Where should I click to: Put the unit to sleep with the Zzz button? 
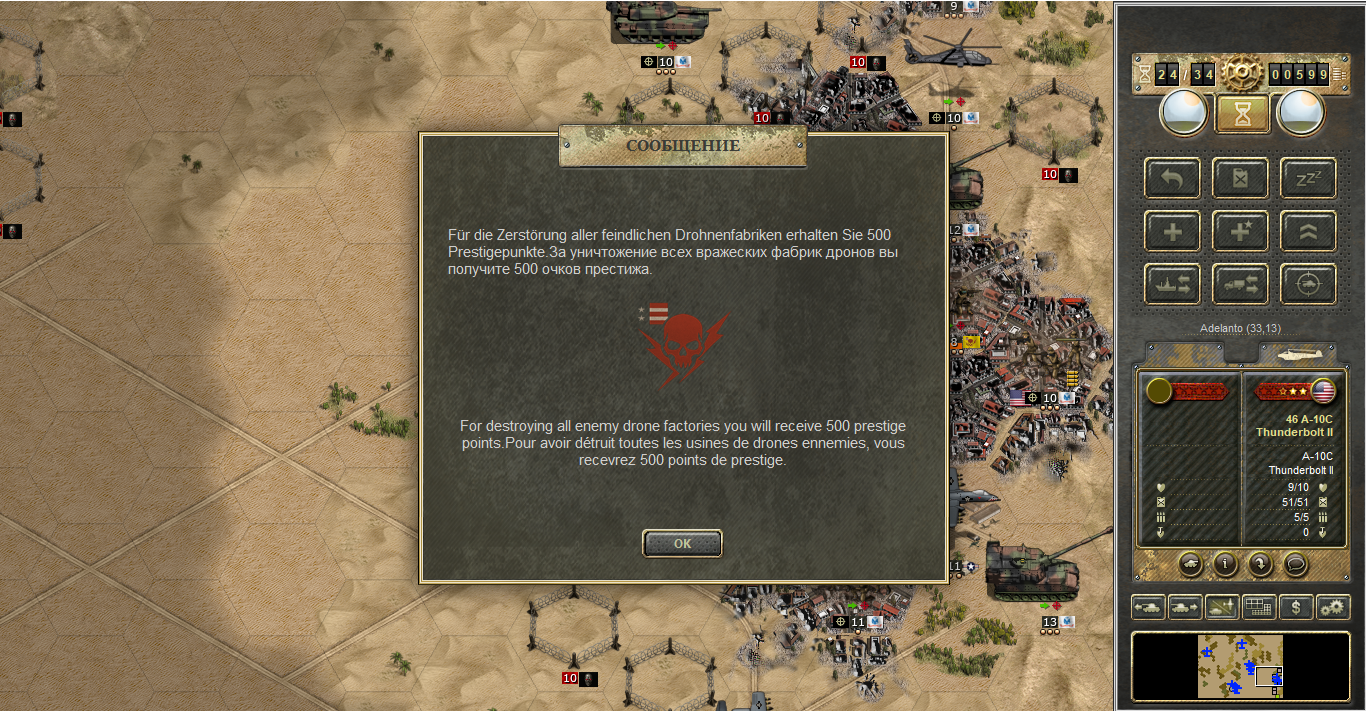[x=1308, y=179]
